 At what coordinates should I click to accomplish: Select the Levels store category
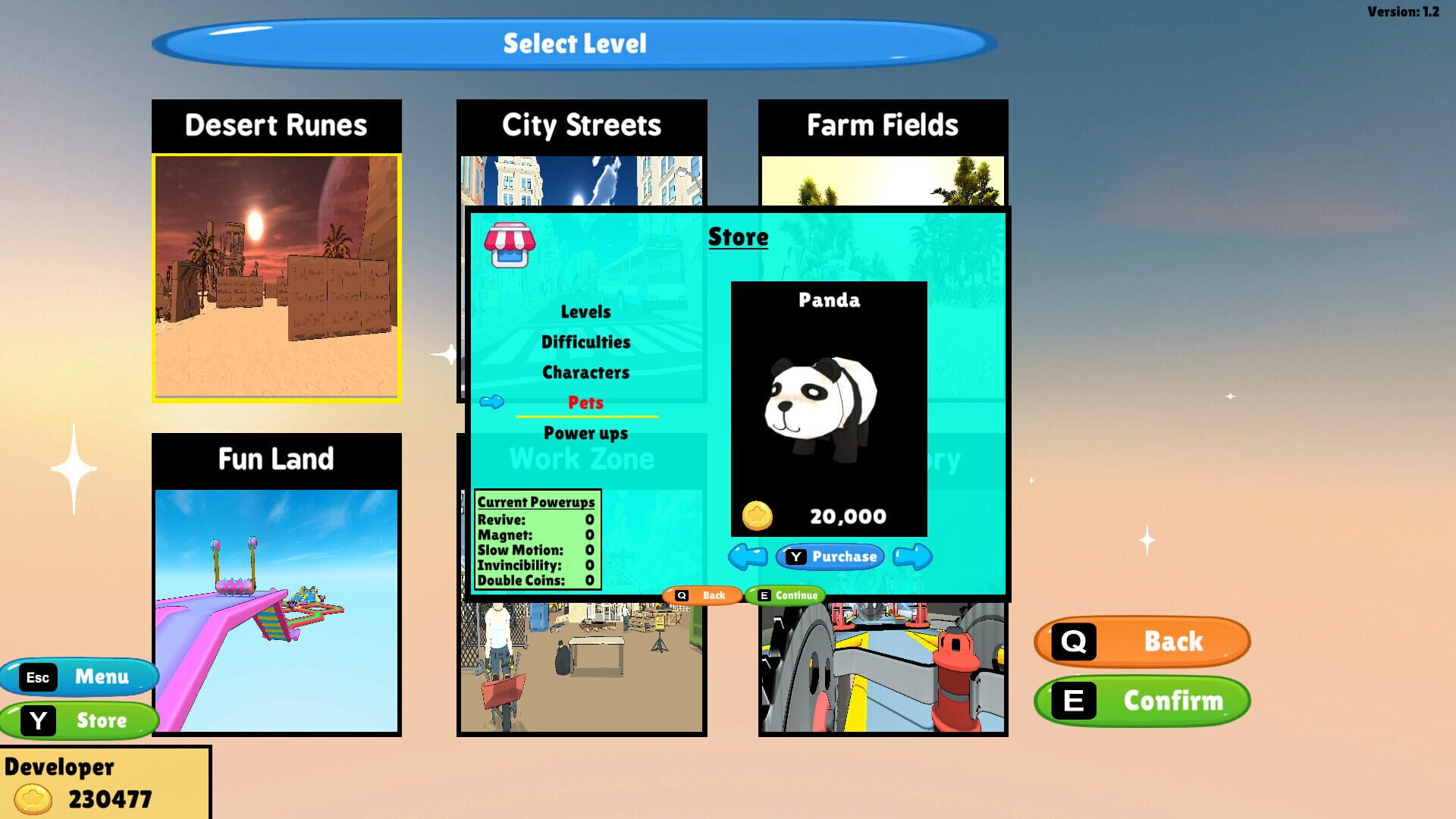(585, 311)
